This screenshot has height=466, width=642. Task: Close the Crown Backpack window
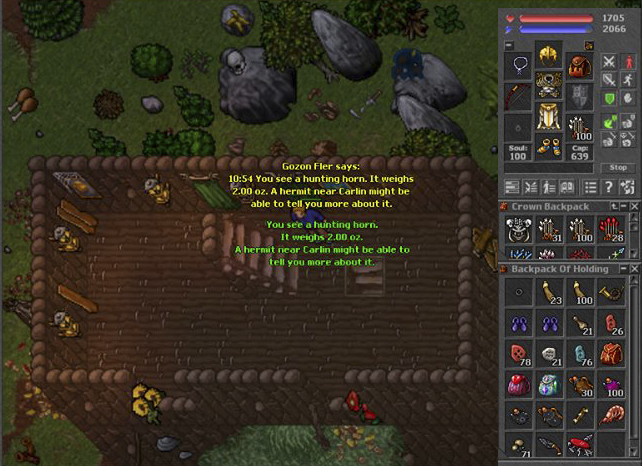pos(636,206)
